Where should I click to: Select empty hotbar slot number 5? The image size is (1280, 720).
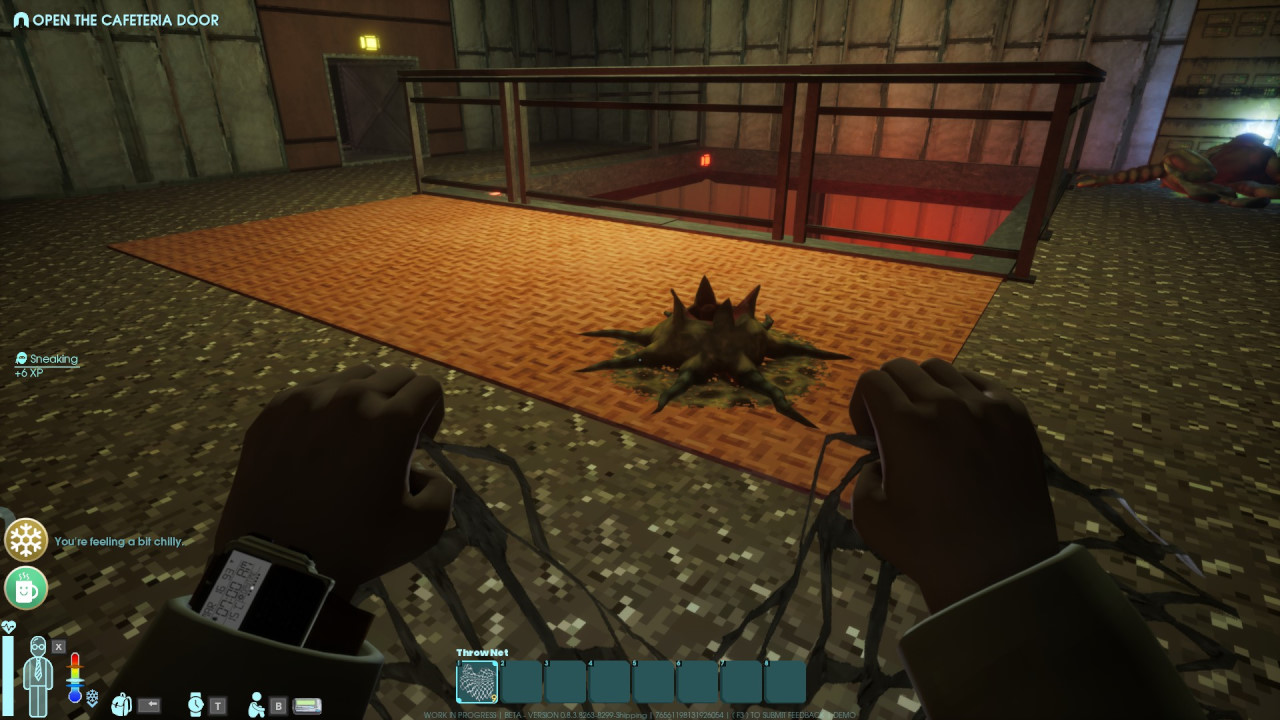pyautogui.click(x=653, y=682)
